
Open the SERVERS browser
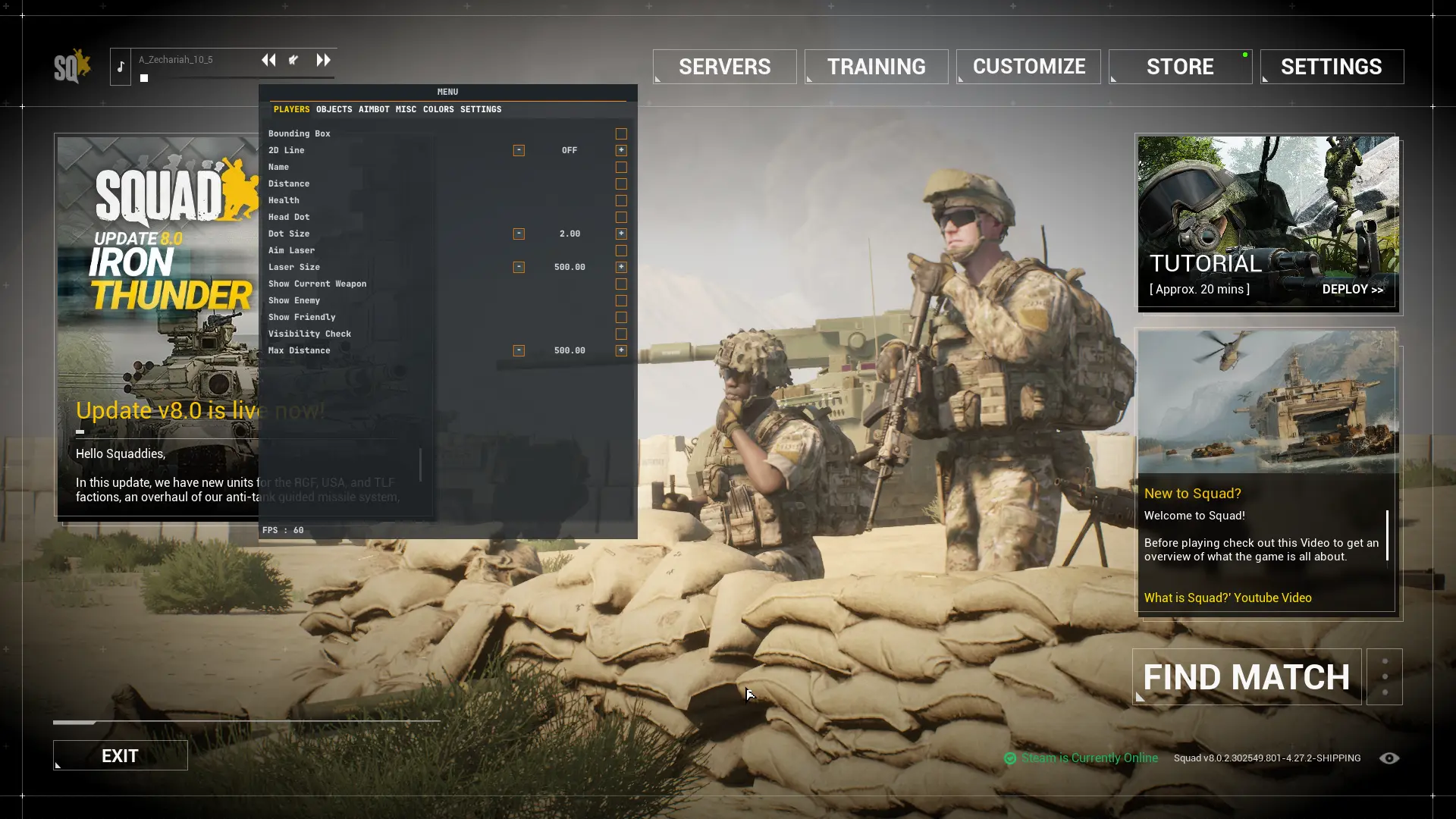(724, 67)
